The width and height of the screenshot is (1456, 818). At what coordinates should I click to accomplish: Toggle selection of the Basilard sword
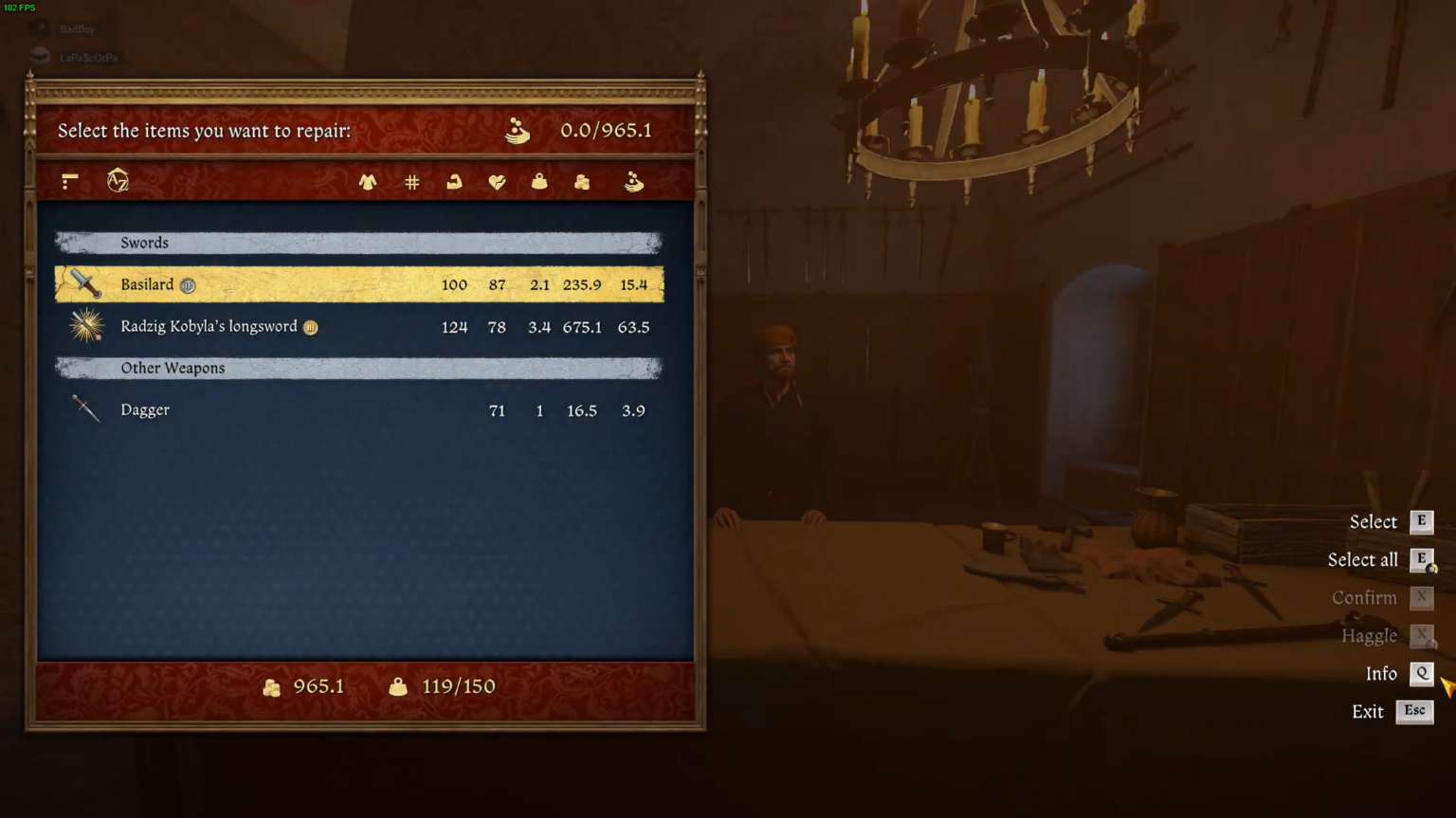click(284, 283)
